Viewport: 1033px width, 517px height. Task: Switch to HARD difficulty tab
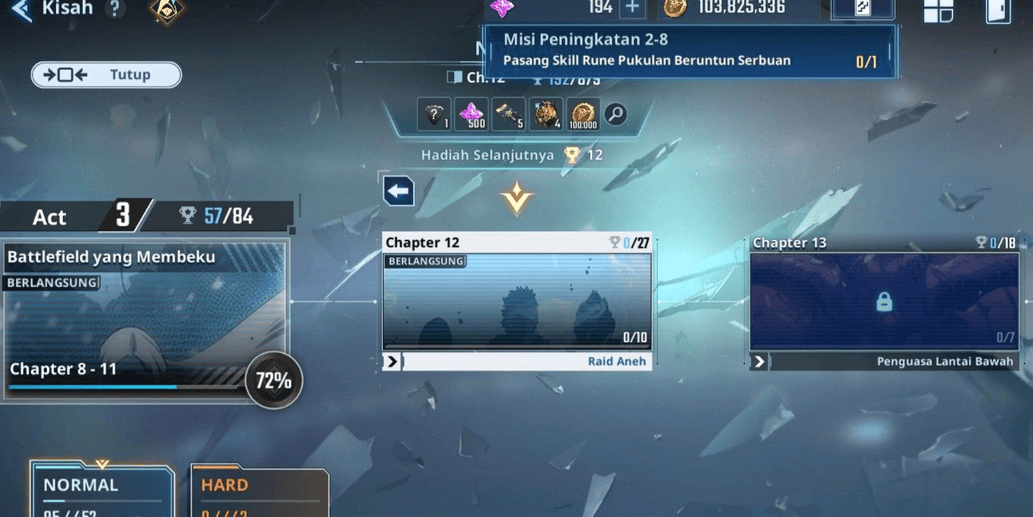(x=258, y=491)
